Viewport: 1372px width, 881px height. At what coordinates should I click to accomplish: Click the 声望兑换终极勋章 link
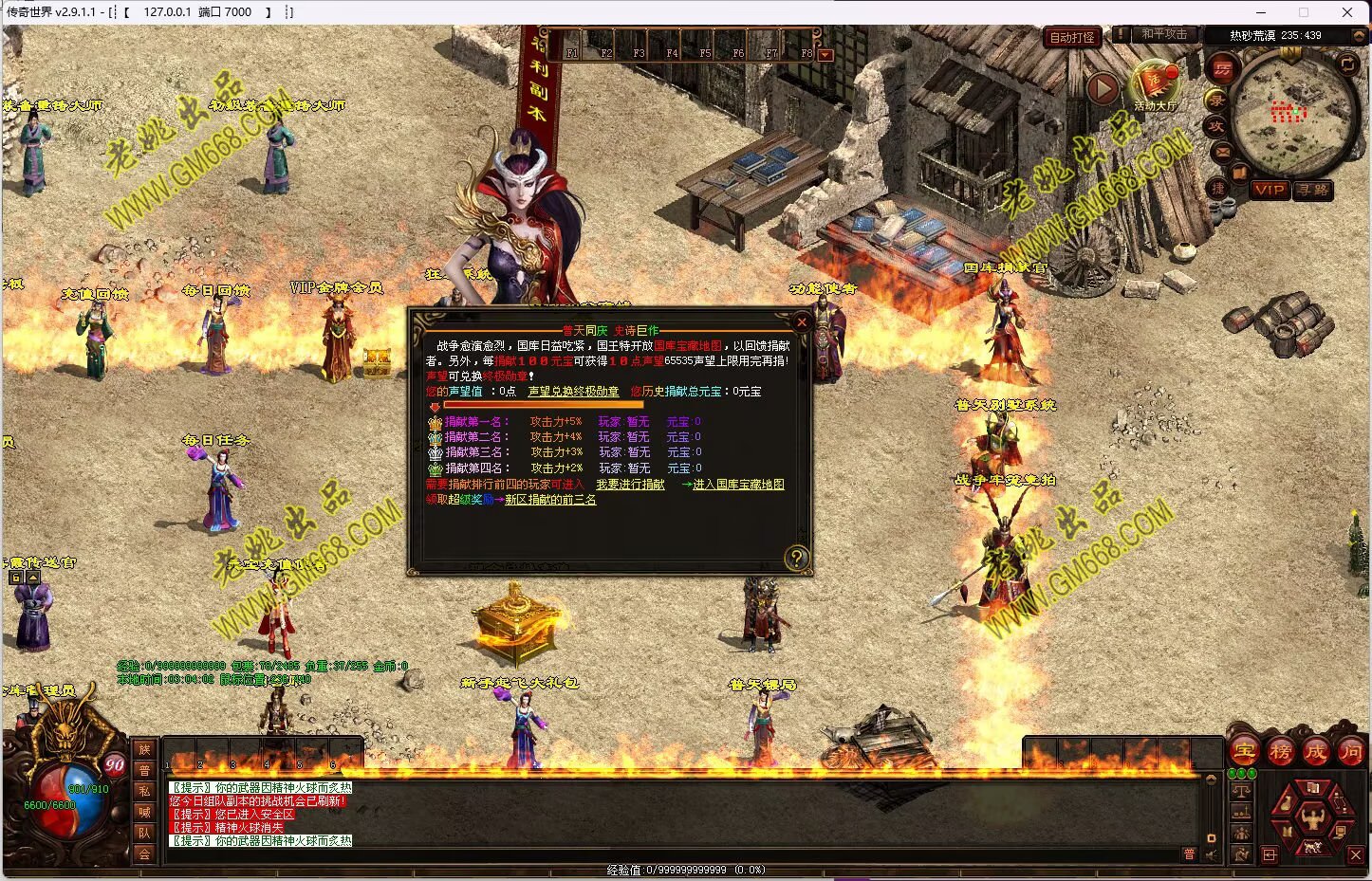pos(573,392)
